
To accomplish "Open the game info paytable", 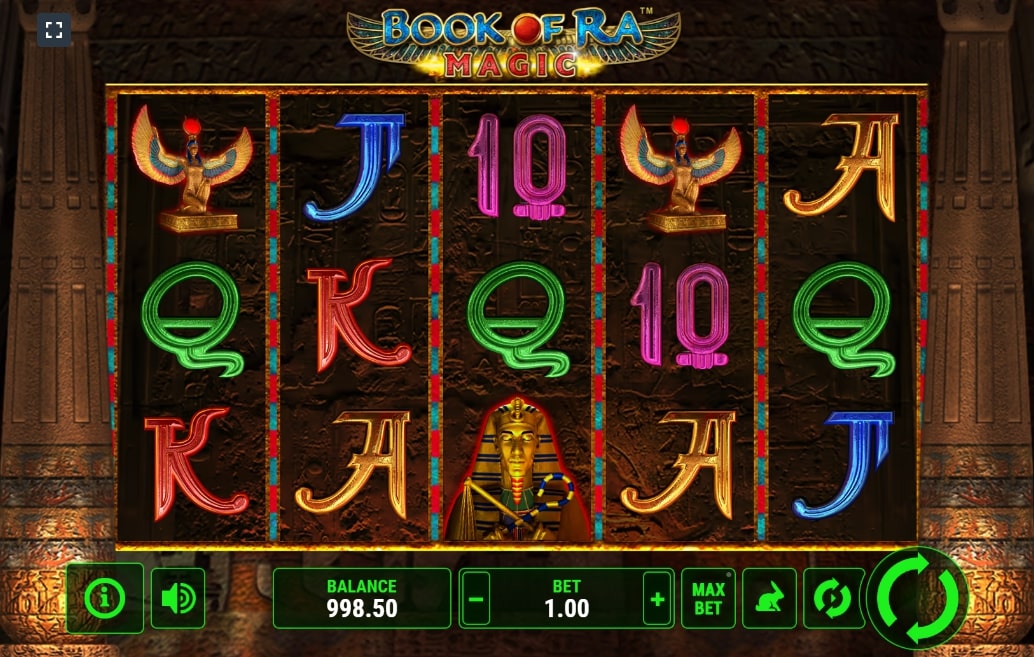I will [105, 598].
